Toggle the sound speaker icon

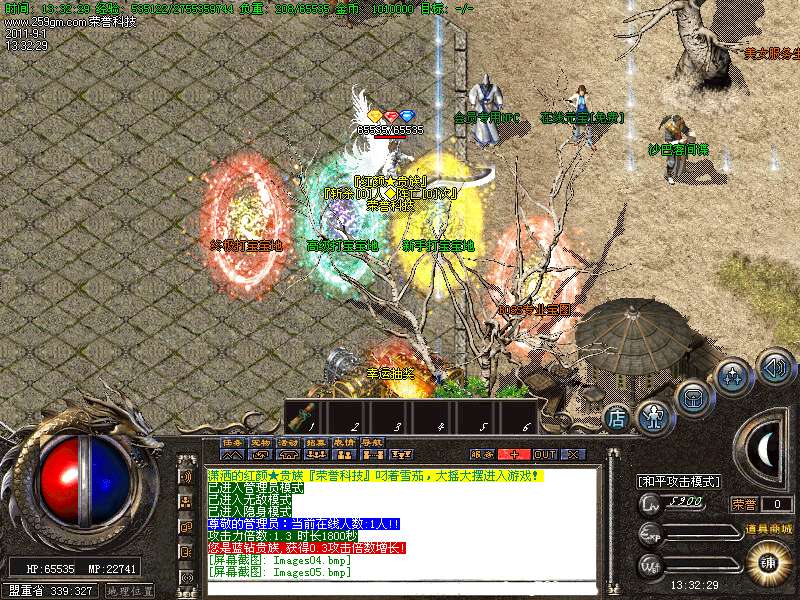click(x=775, y=366)
